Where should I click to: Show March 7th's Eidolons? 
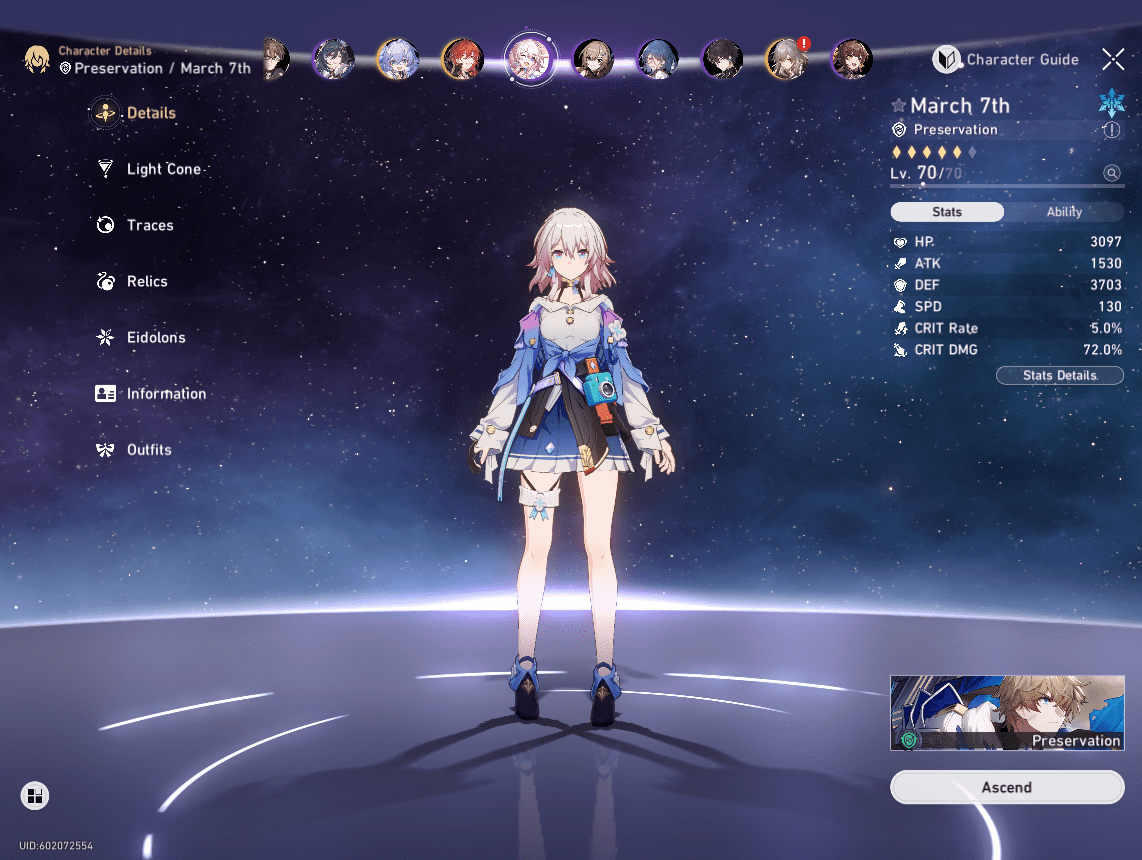coord(155,337)
